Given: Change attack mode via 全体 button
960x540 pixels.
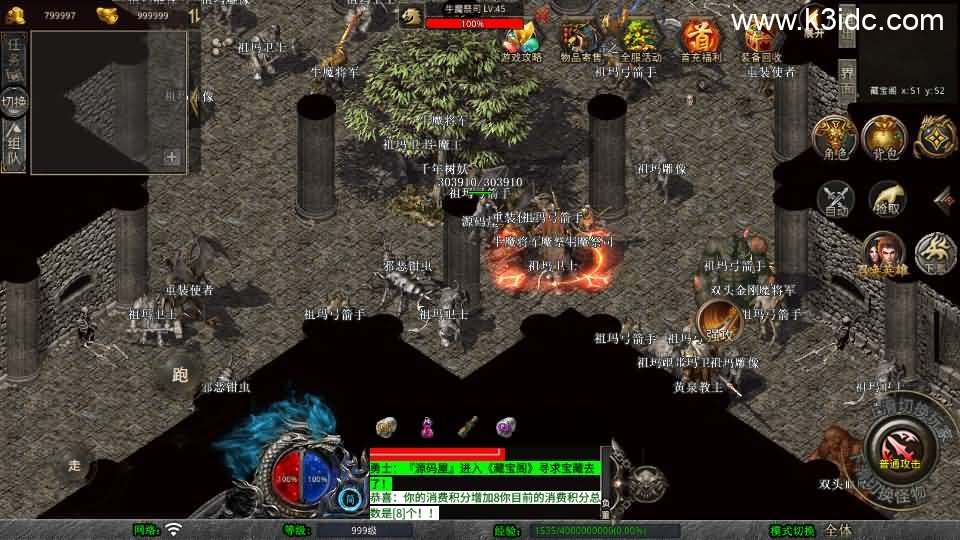Looking at the screenshot, I should click(x=838, y=530).
